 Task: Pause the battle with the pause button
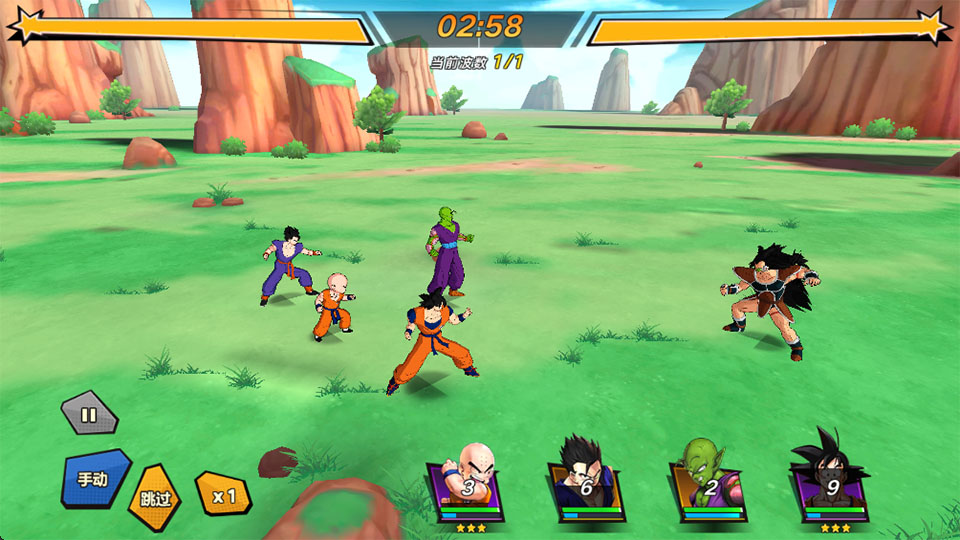(x=89, y=414)
